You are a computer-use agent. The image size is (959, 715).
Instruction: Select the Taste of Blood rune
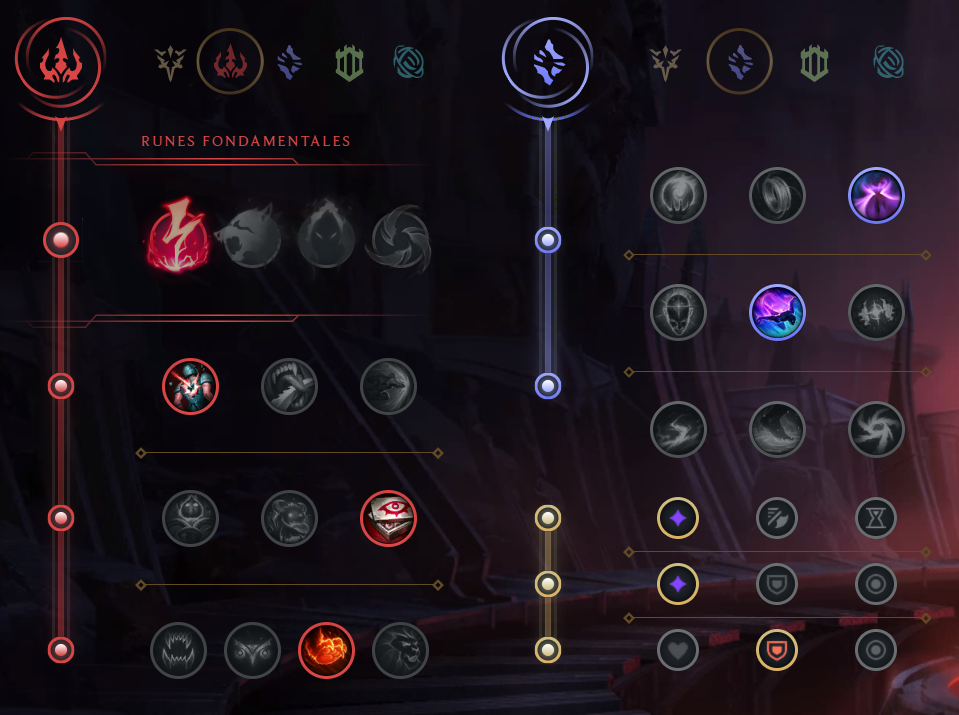[289, 386]
